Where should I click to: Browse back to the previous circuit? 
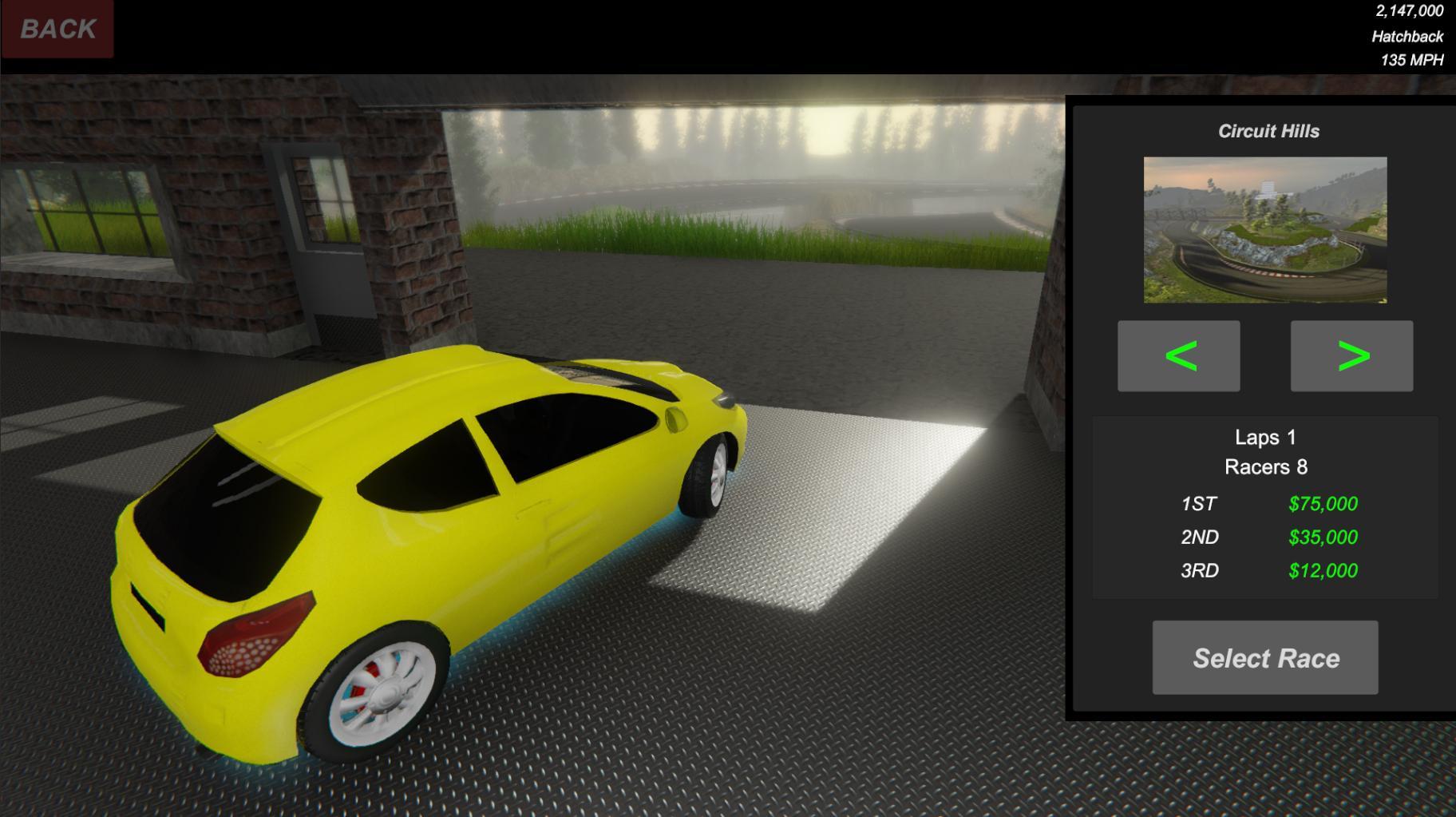point(1178,356)
